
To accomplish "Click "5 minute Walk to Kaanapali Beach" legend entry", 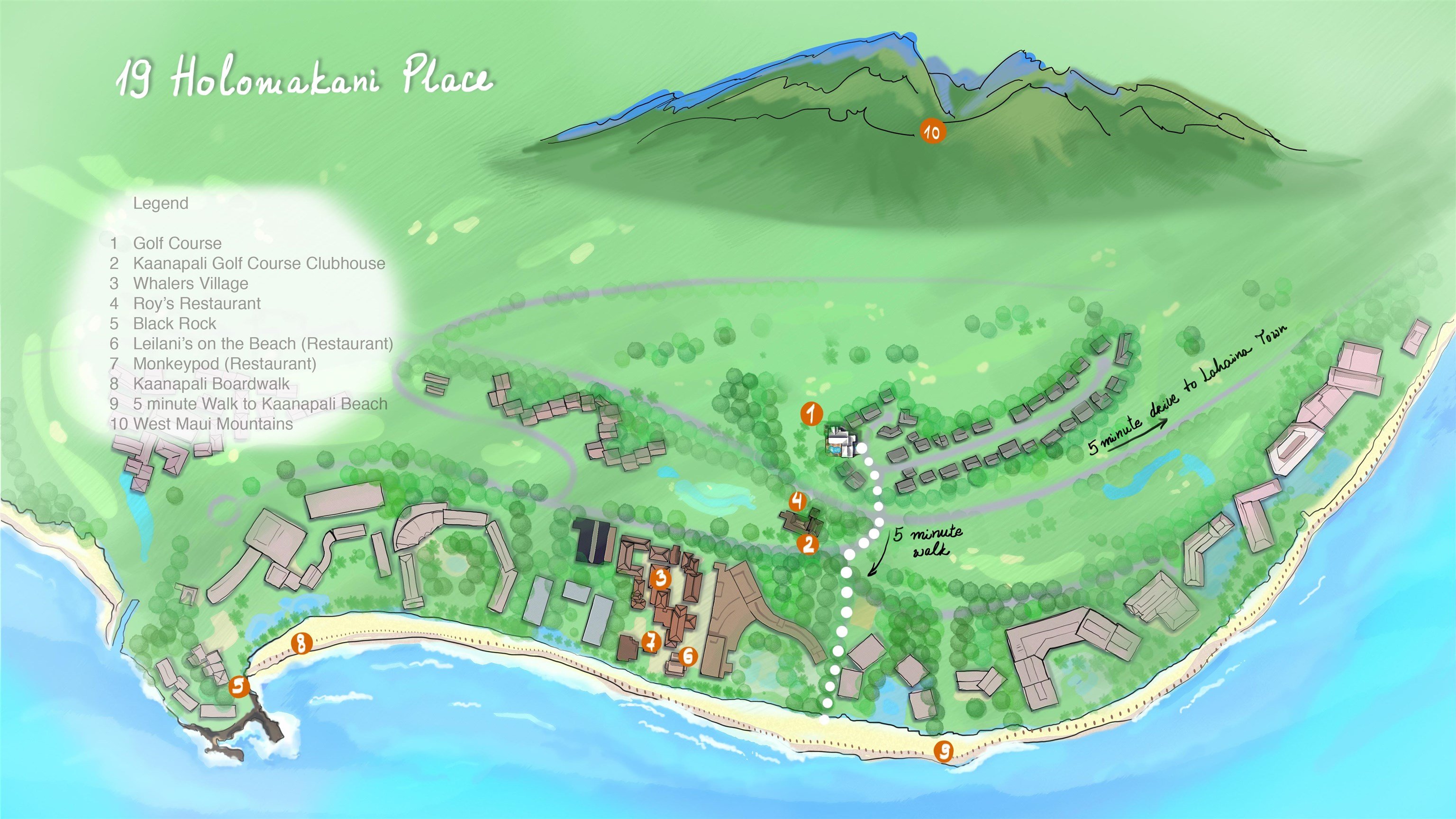I will [x=260, y=404].
